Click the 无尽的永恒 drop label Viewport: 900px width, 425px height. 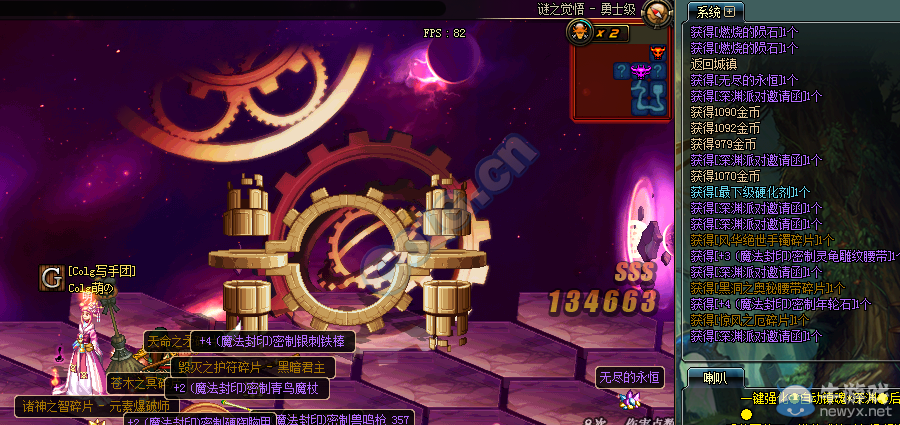coord(629,377)
